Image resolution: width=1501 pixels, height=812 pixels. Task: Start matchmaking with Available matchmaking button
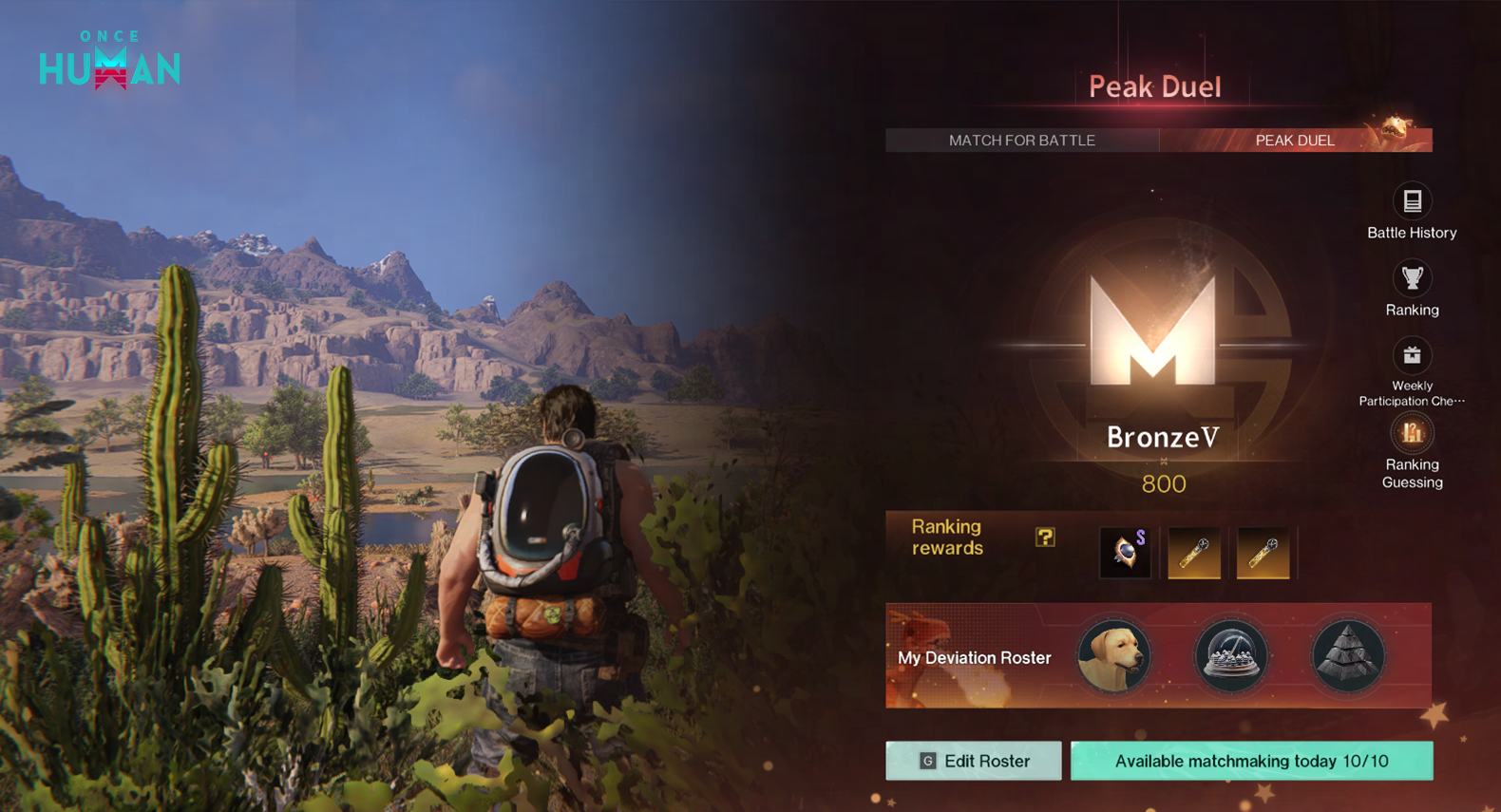pos(1251,761)
